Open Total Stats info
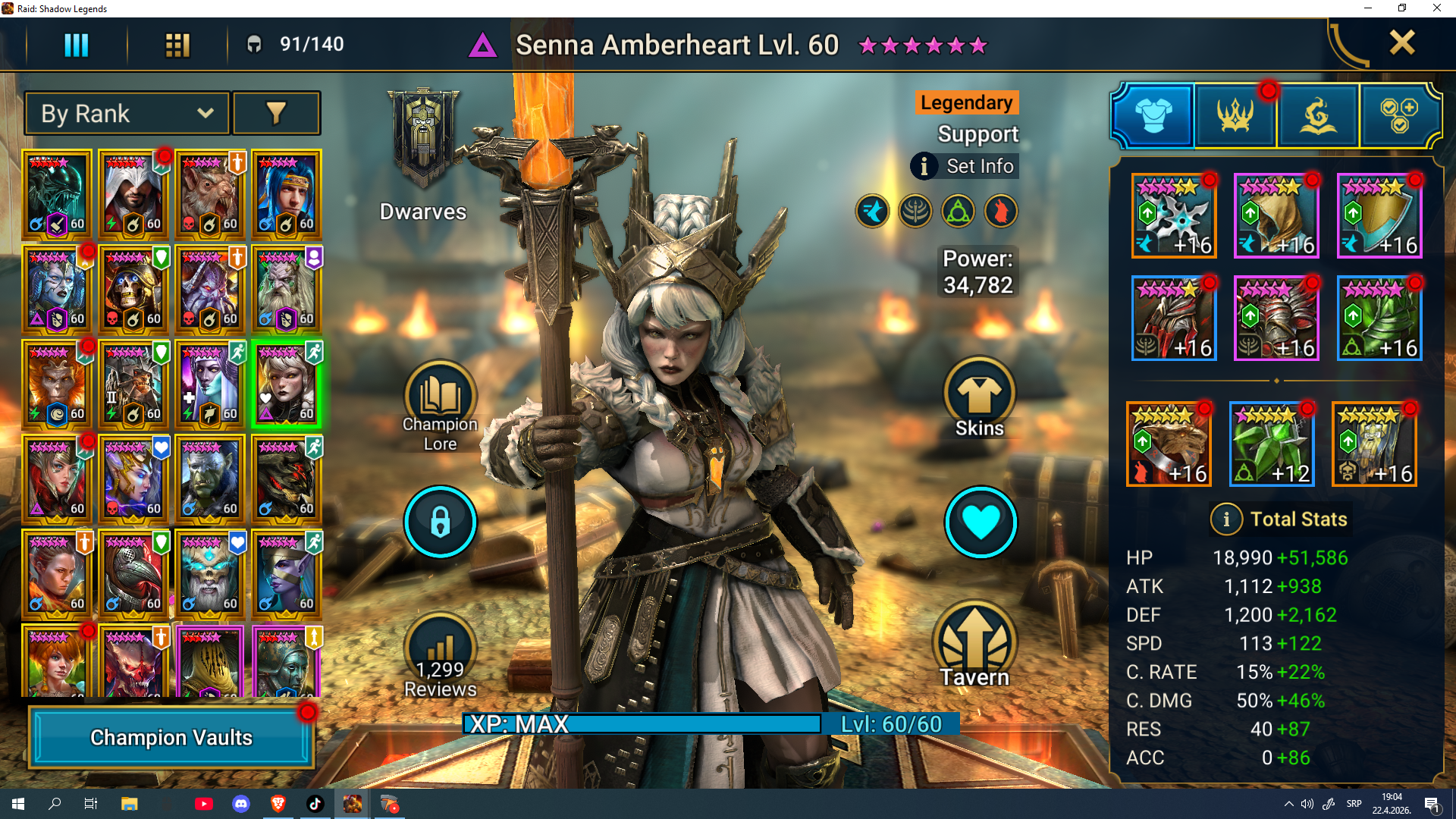This screenshot has width=1456, height=819. click(x=1226, y=519)
